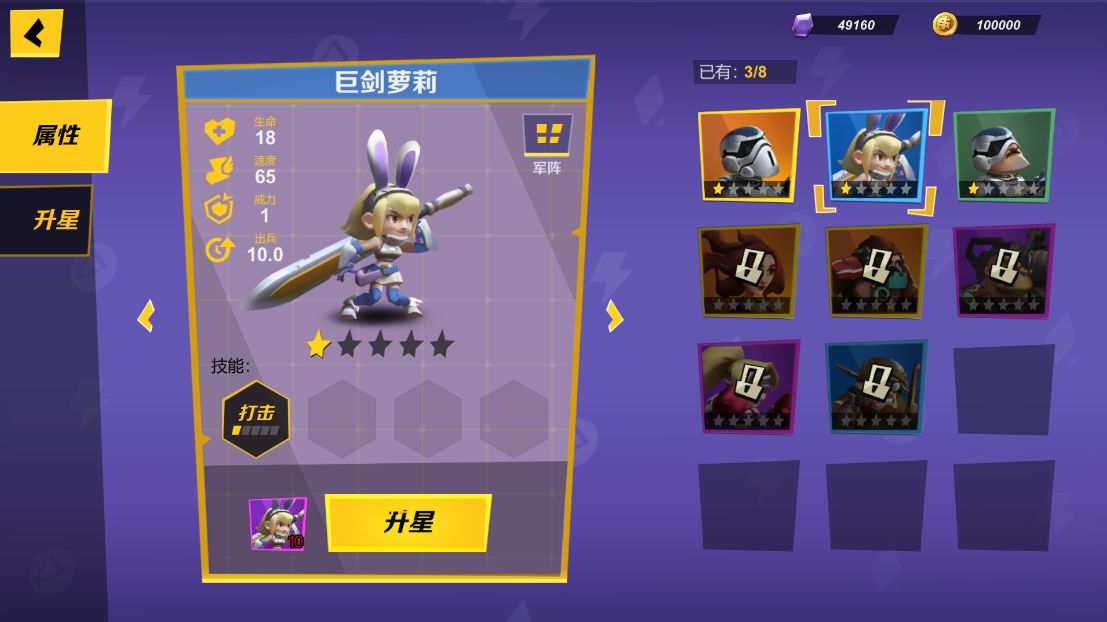Screen dimensions: 1107x622
Task: Choose the locked purple-framed gunner hero card
Action: point(1003,271)
